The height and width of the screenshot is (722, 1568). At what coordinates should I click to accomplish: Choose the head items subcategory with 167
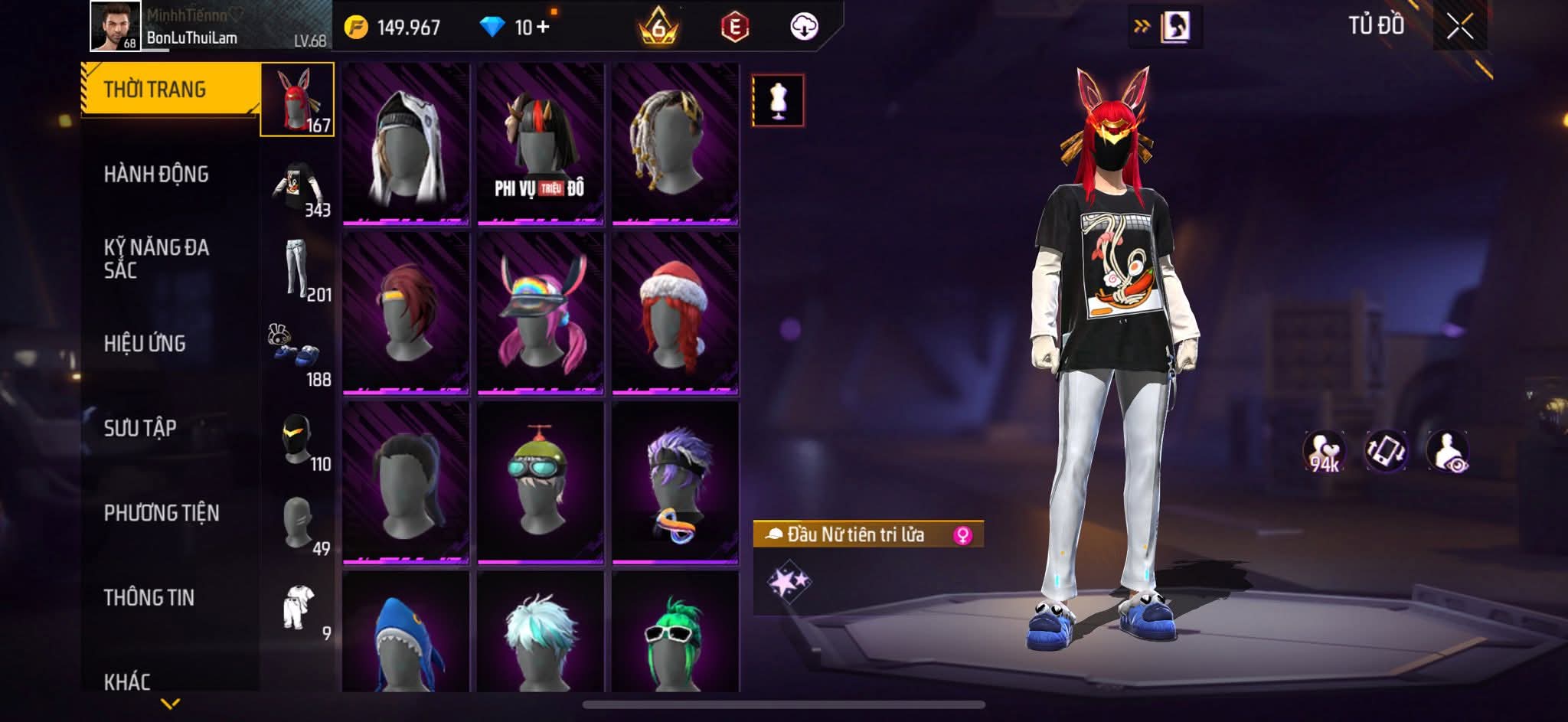tap(298, 100)
